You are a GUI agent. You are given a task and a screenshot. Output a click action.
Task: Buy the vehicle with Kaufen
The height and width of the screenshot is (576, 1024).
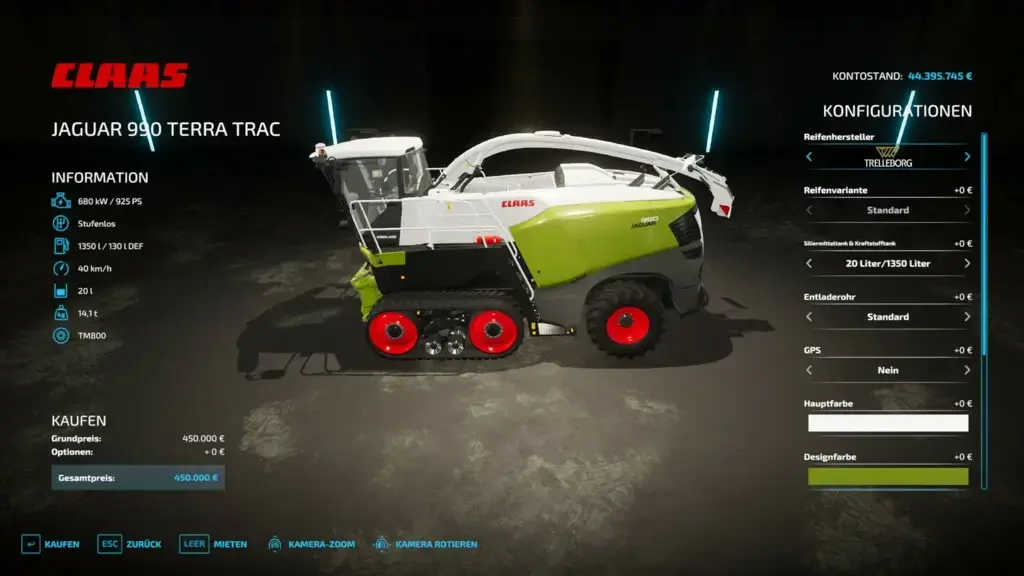51,544
